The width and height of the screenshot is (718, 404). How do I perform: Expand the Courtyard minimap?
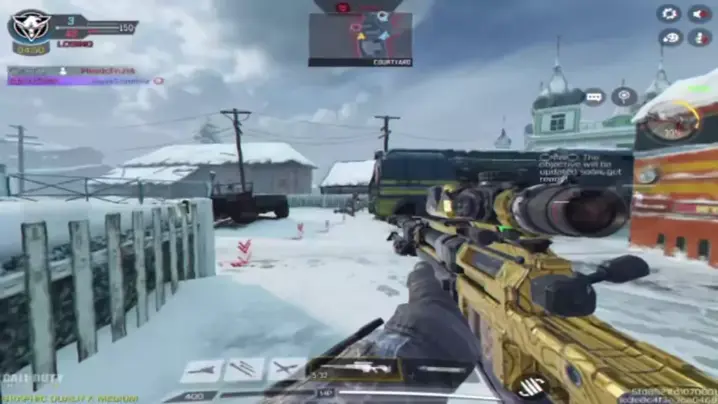click(360, 37)
